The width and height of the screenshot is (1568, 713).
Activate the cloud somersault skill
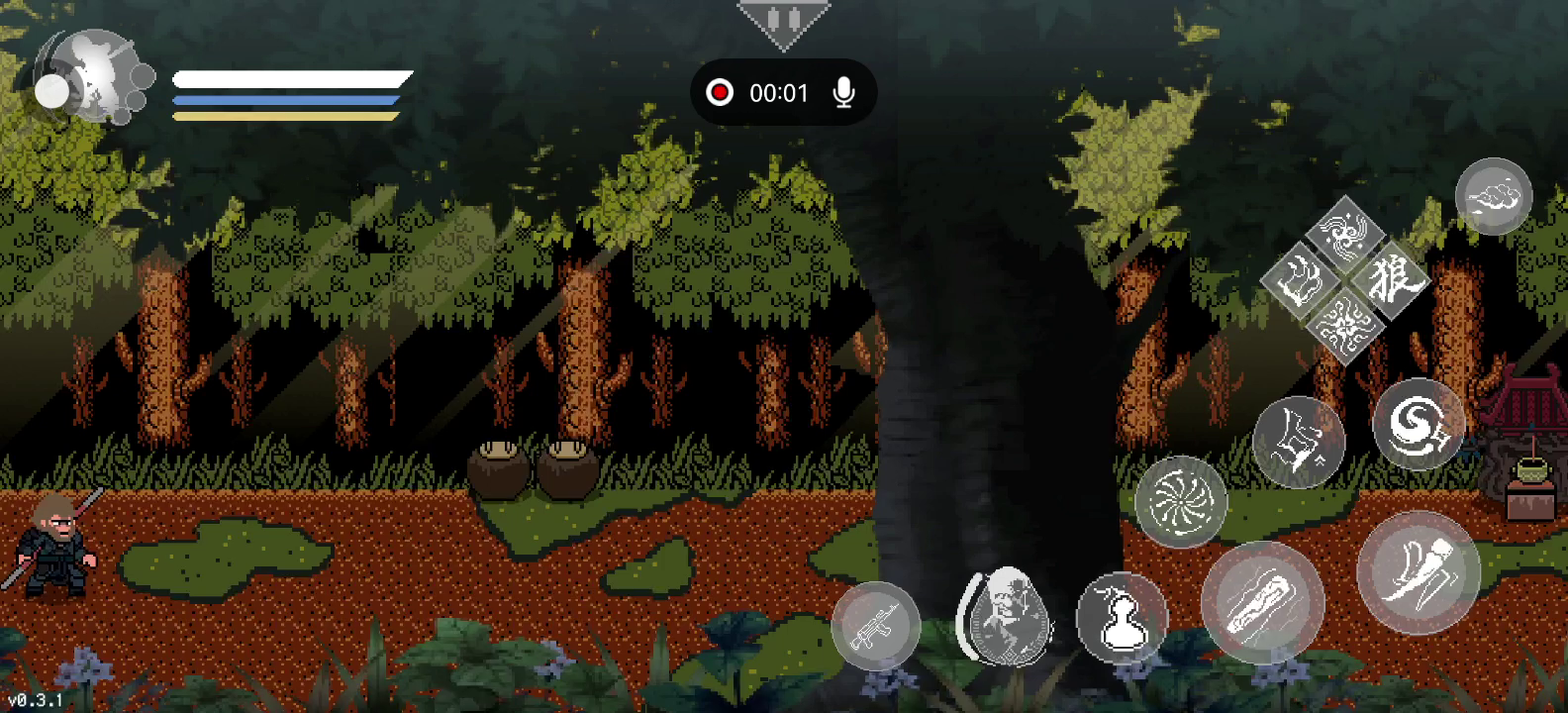(x=1493, y=196)
